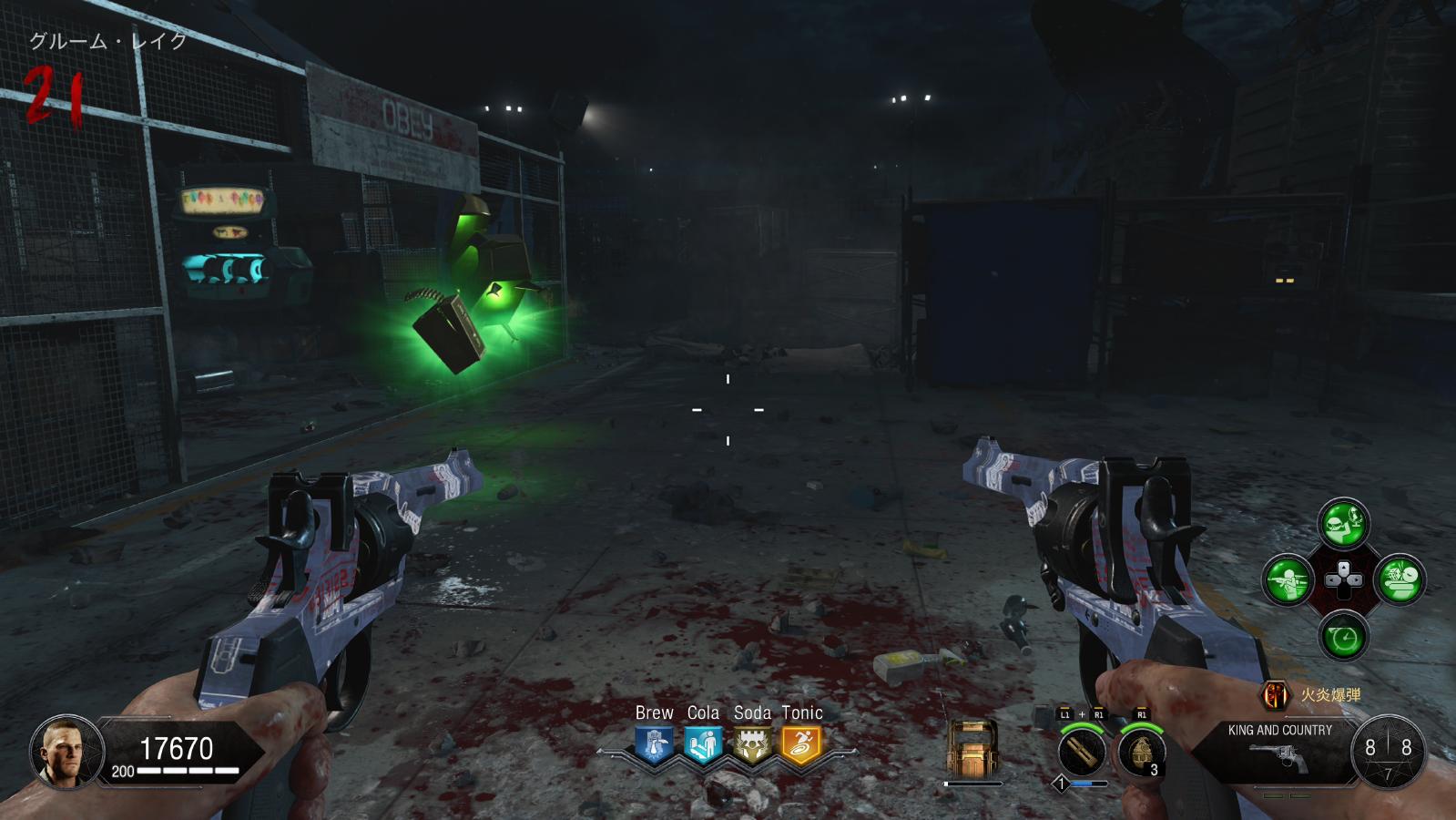1456x820 pixels.
Task: Choose the orange Tonic perk icon
Action: [801, 744]
